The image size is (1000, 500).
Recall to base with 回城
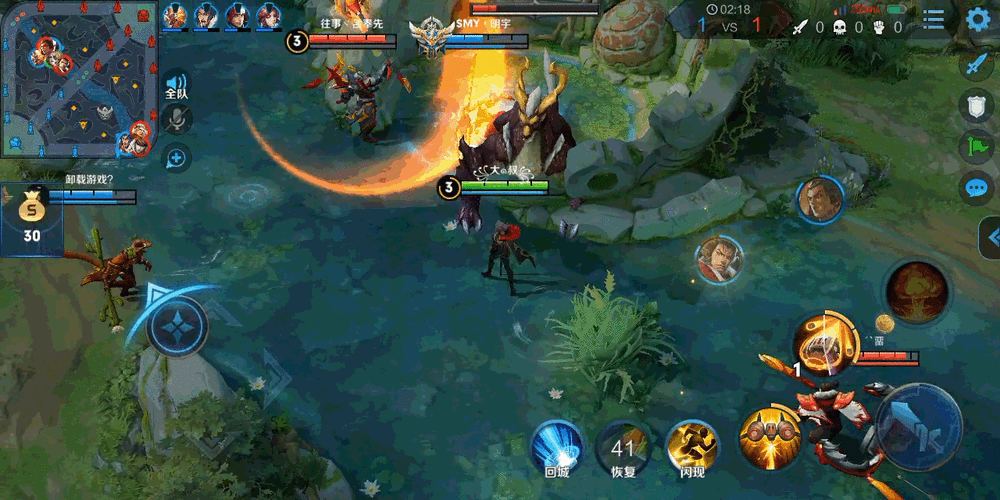pyautogui.click(x=556, y=446)
